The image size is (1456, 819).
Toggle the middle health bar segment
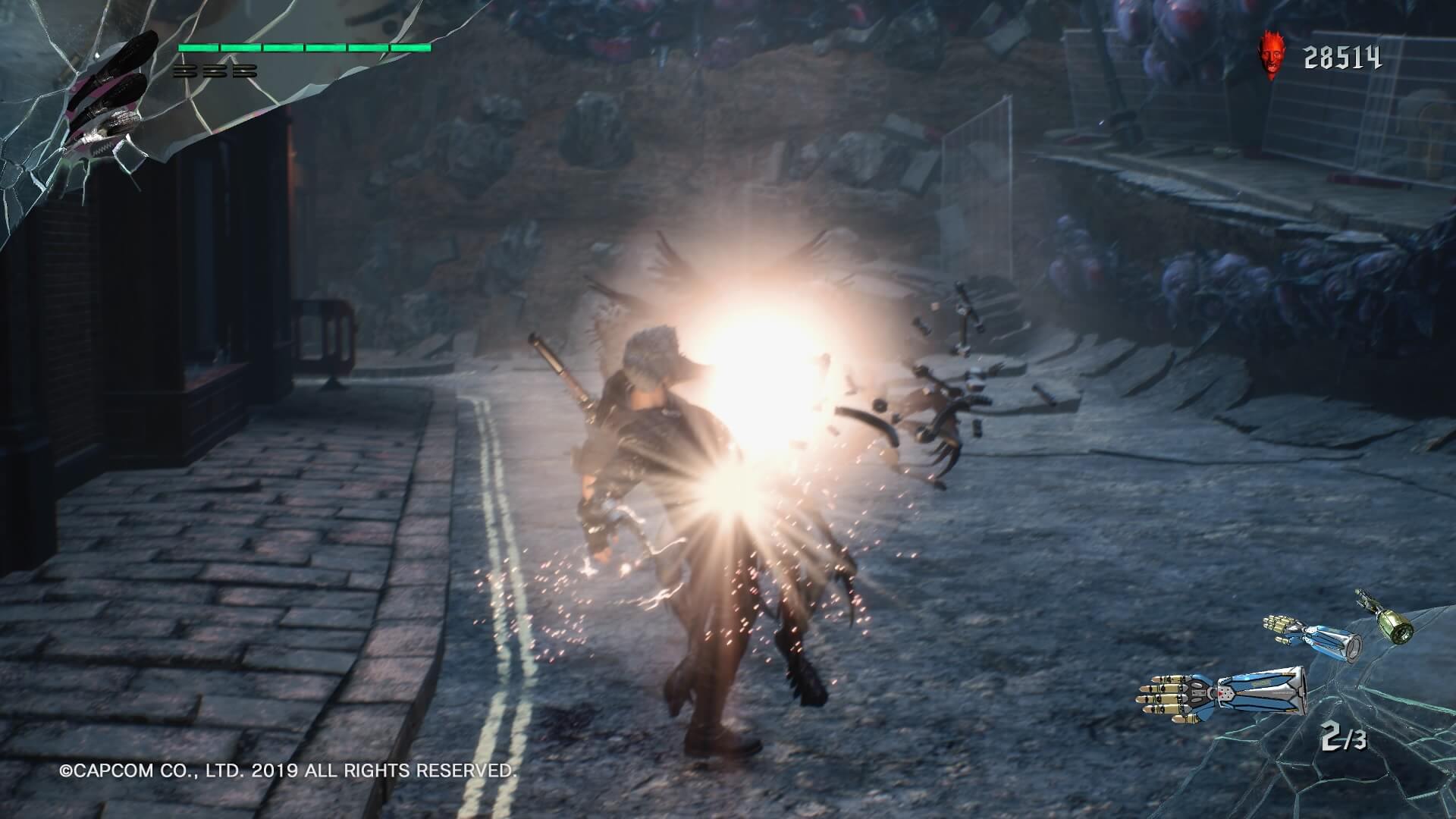point(303,48)
